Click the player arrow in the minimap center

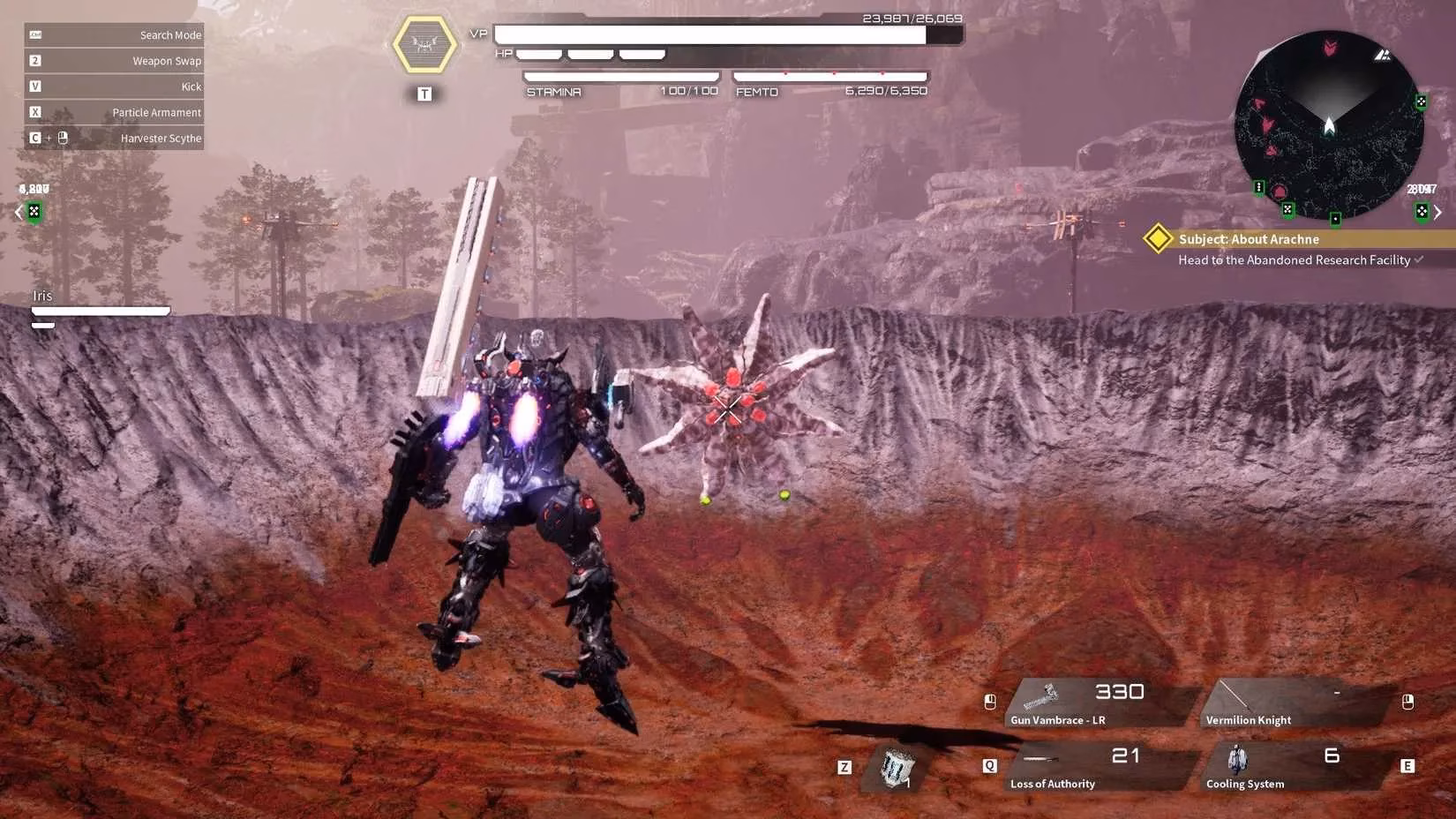(x=1329, y=124)
